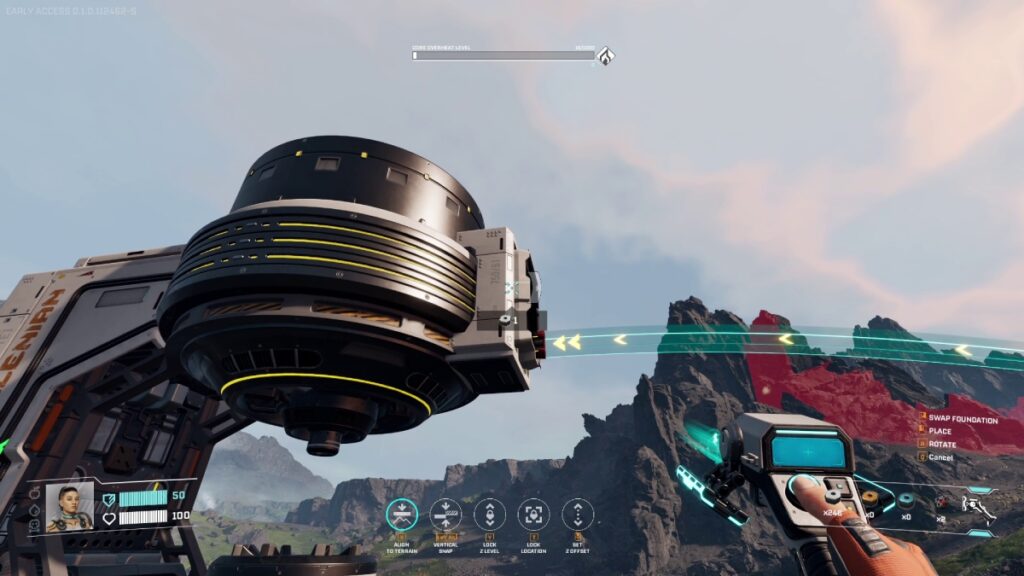1024x576 pixels.
Task: Cancel the current build placement
Action: 940,457
